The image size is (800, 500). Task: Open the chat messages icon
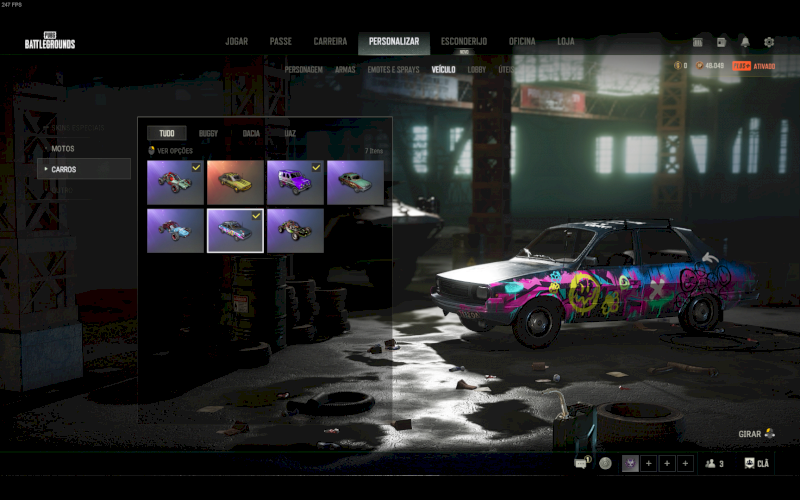(x=581, y=463)
